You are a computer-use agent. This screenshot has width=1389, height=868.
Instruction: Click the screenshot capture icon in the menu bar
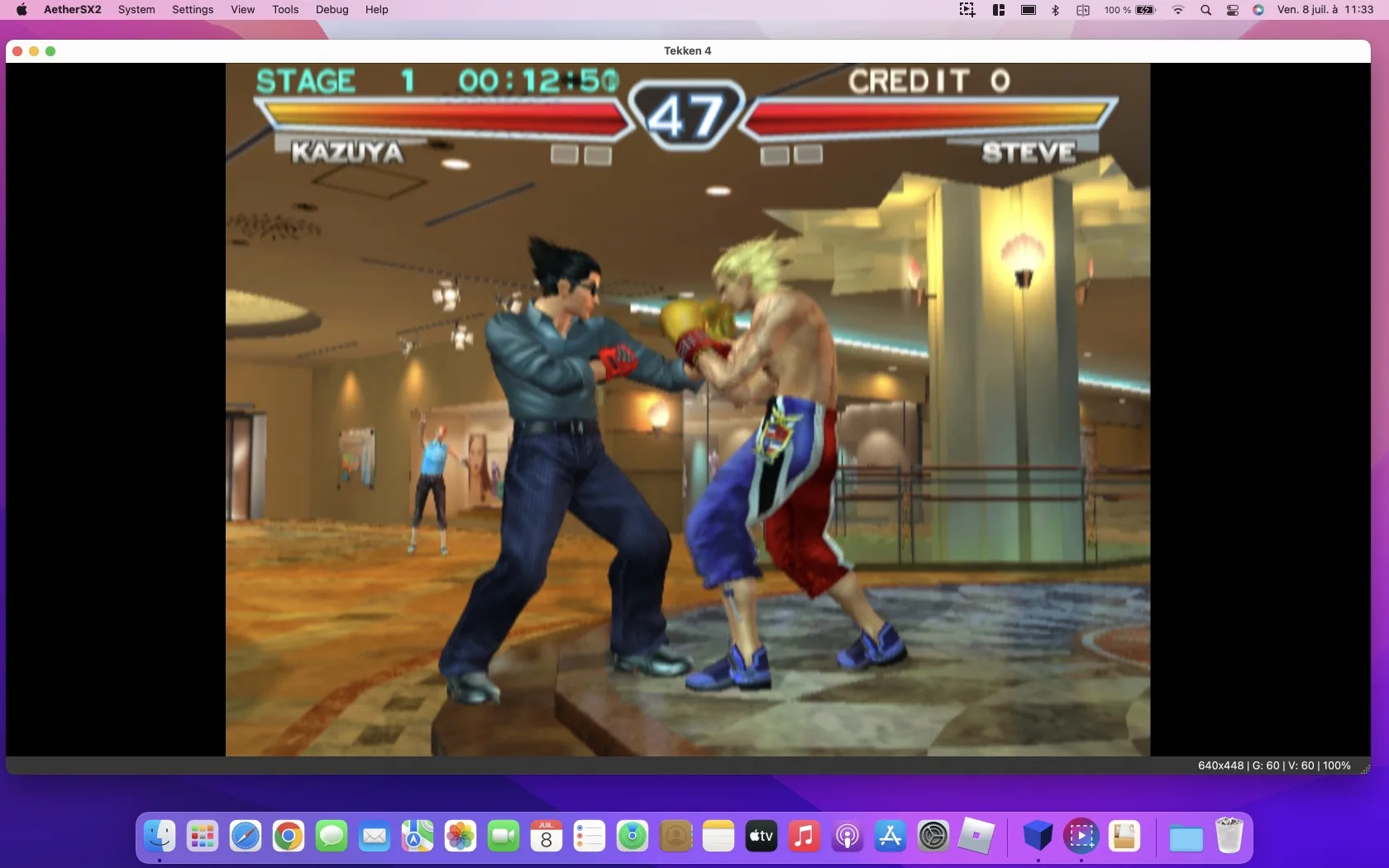coord(966,10)
